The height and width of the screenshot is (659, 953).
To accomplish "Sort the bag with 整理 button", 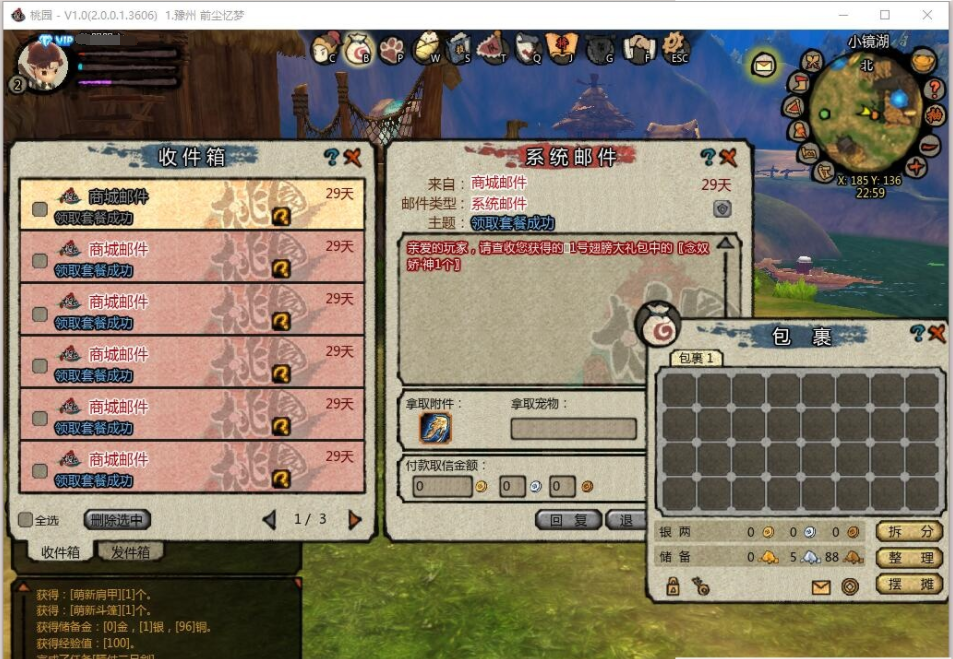I will pos(909,558).
